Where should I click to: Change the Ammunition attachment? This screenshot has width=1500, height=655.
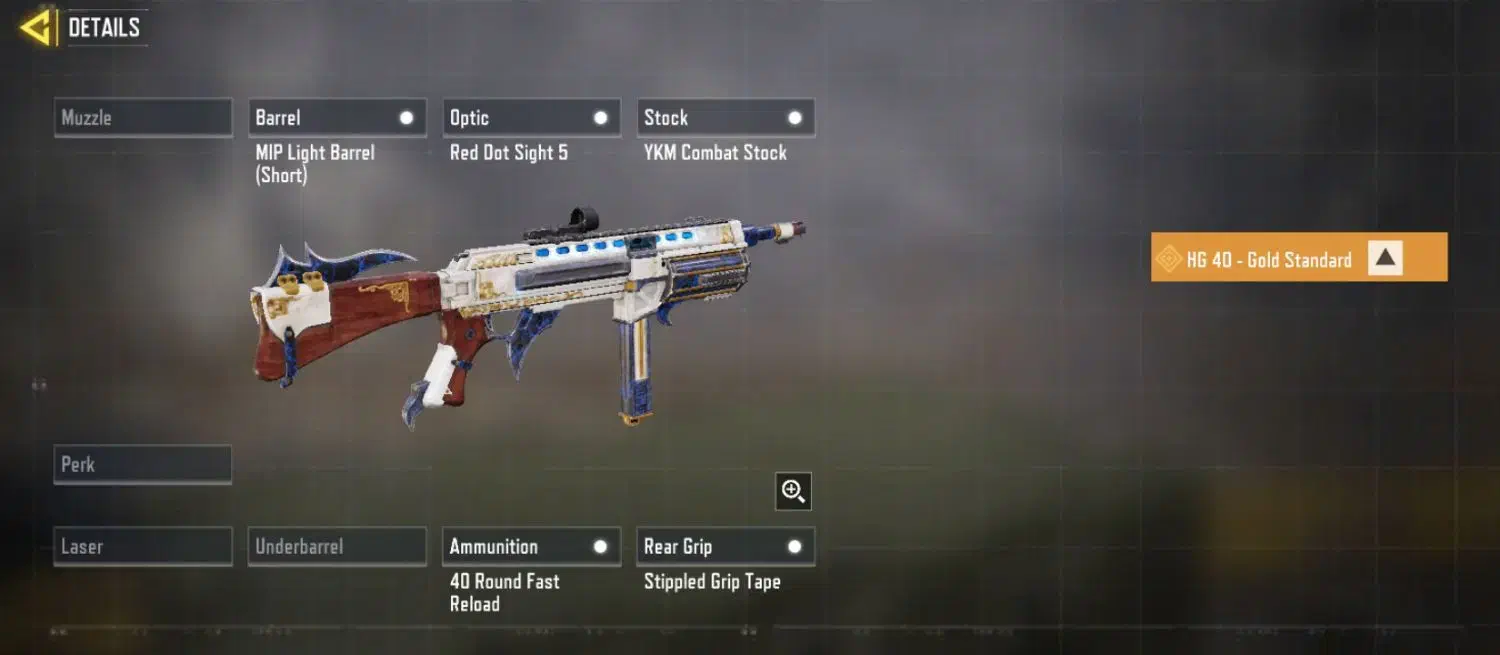pos(531,547)
